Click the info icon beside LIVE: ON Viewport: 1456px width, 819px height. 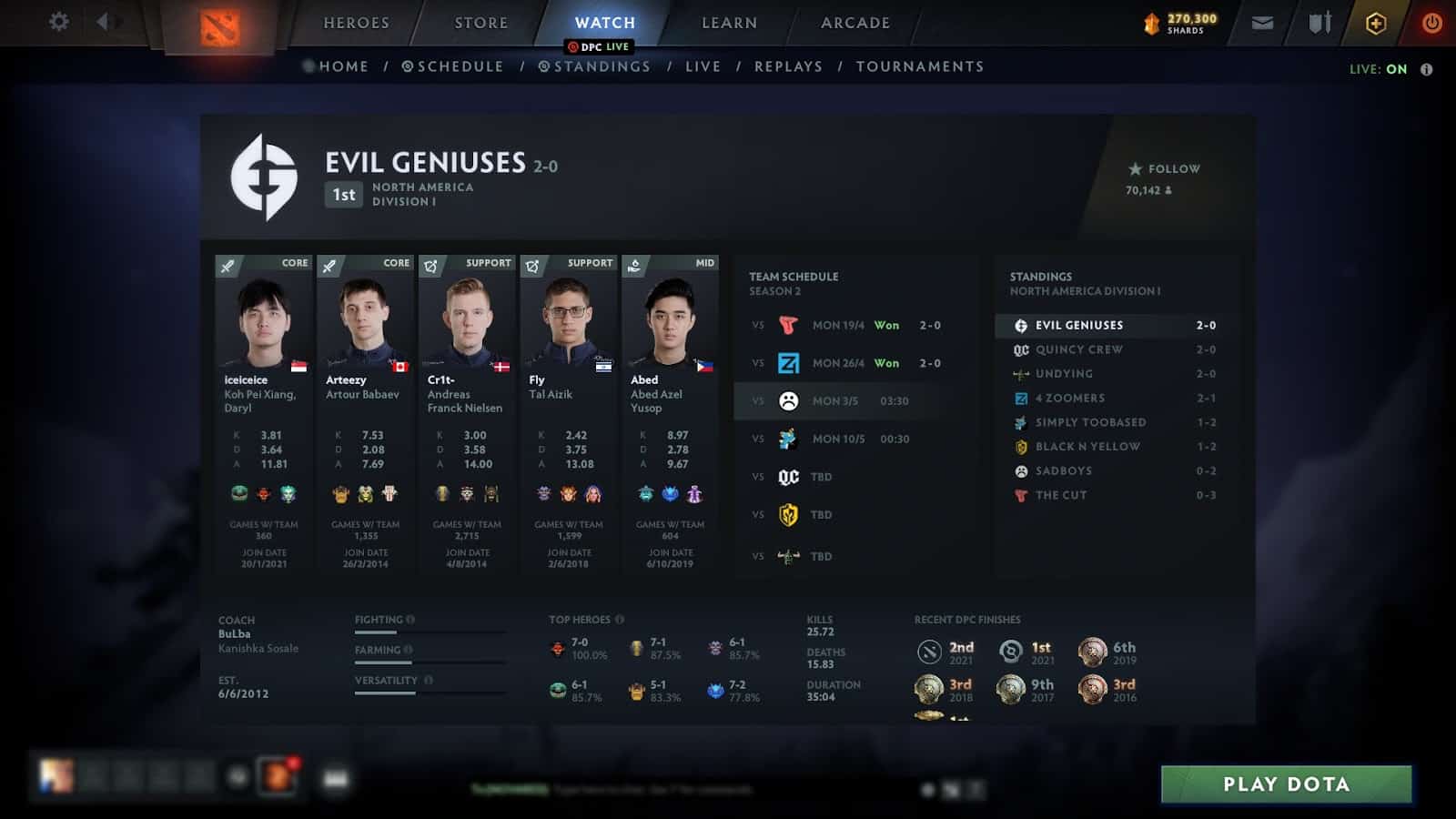coord(1424,67)
